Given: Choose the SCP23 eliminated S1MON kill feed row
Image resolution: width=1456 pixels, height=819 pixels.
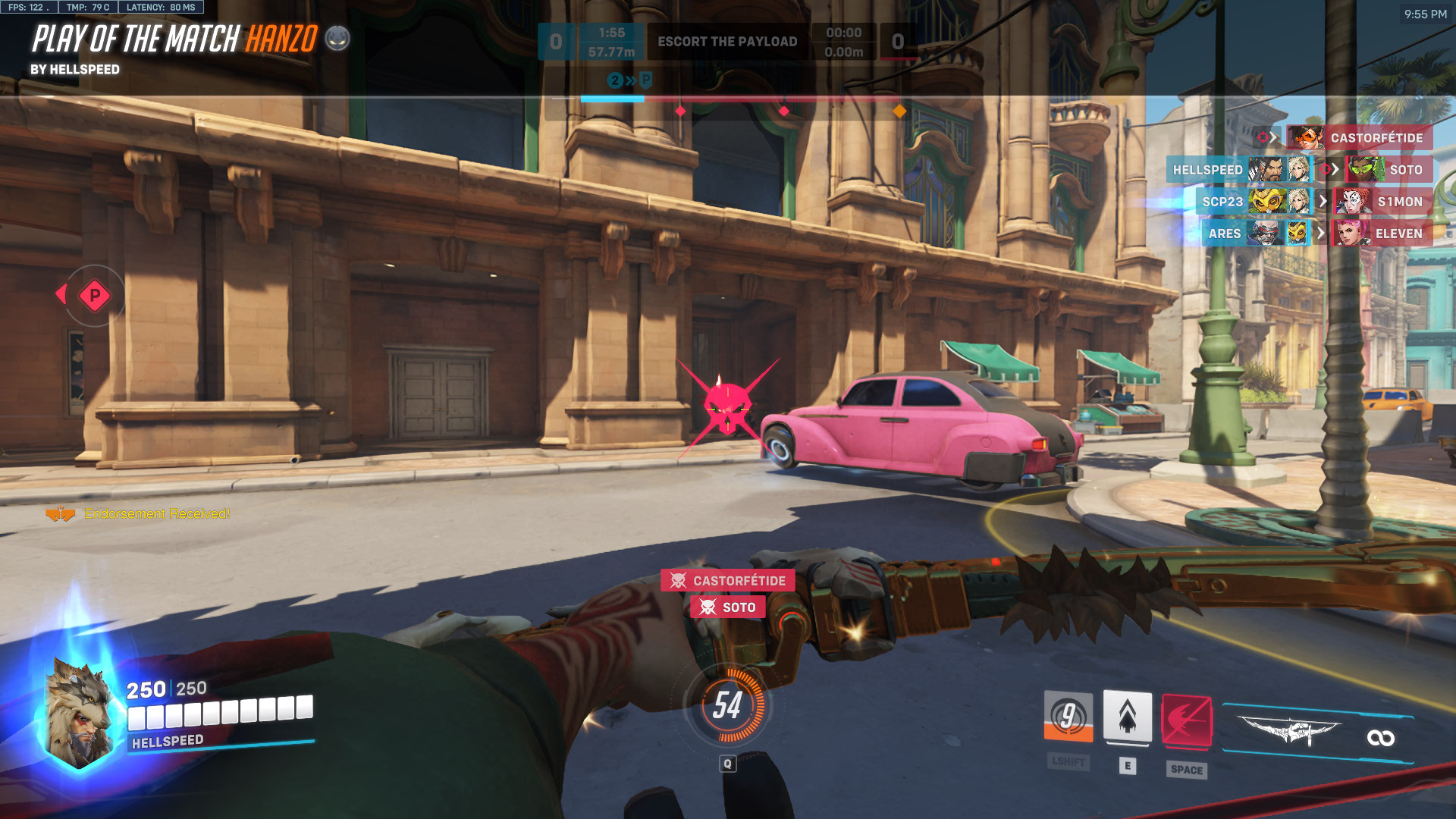Looking at the screenshot, I should tap(1313, 202).
